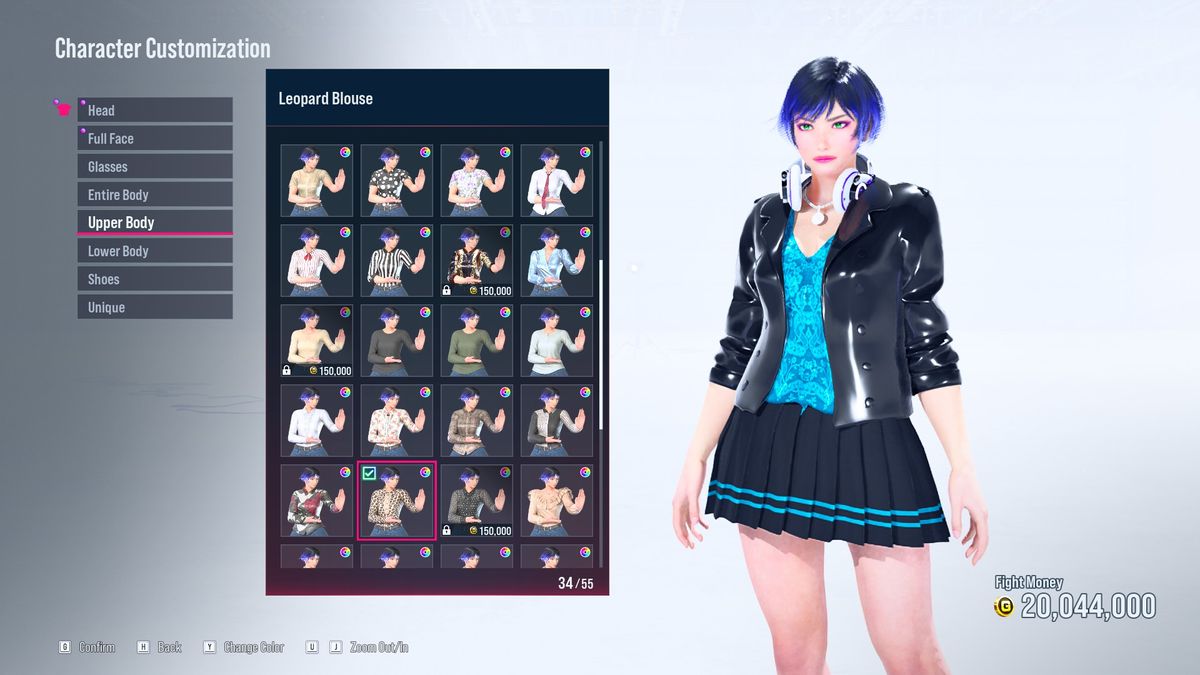The width and height of the screenshot is (1200, 675).
Task: Click the equipped Leopard Blouse thumbnail
Action: pyautogui.click(x=397, y=500)
